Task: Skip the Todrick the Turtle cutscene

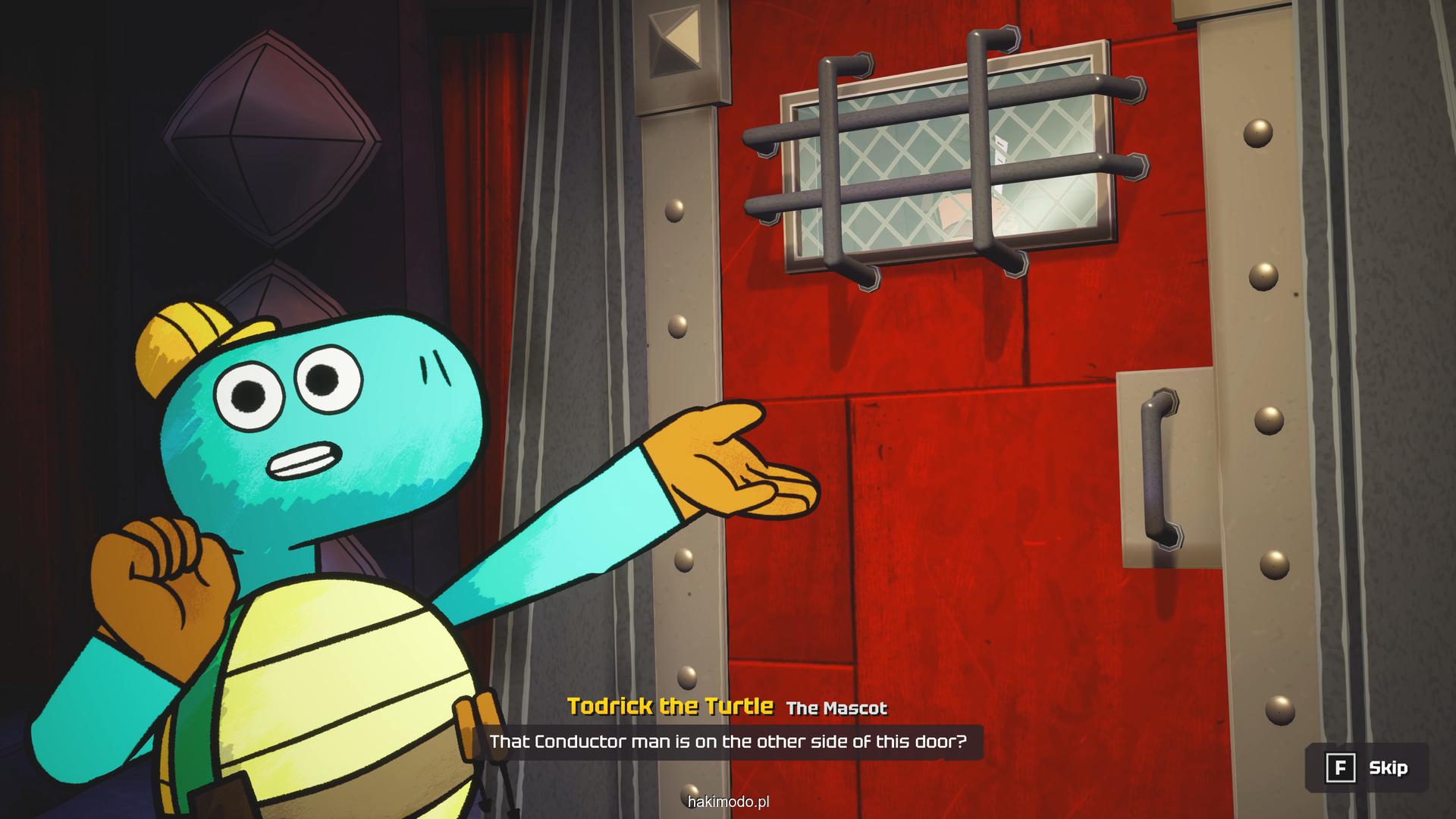Action: coord(1367,768)
